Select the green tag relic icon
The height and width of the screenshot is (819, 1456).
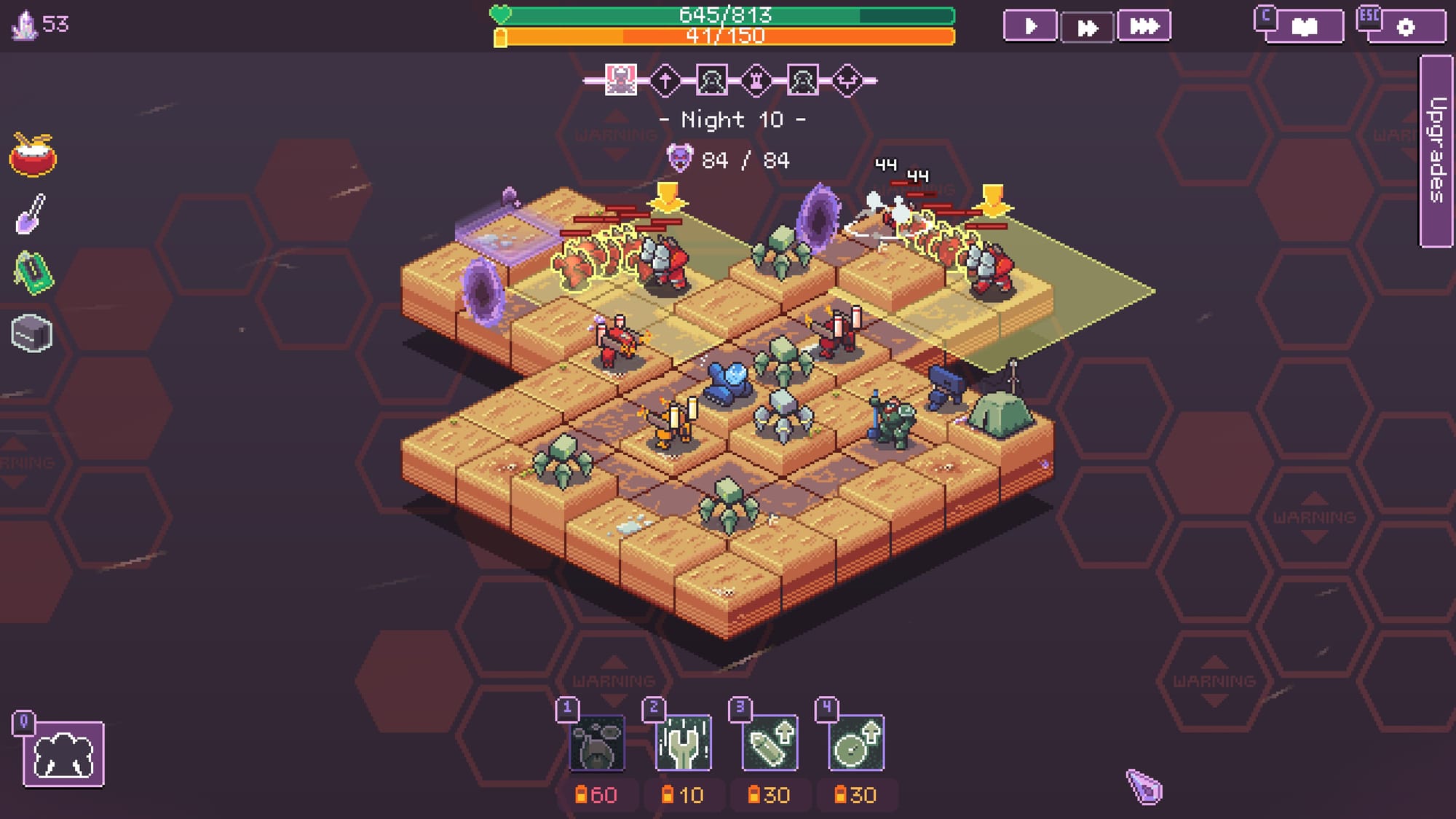coord(33,273)
